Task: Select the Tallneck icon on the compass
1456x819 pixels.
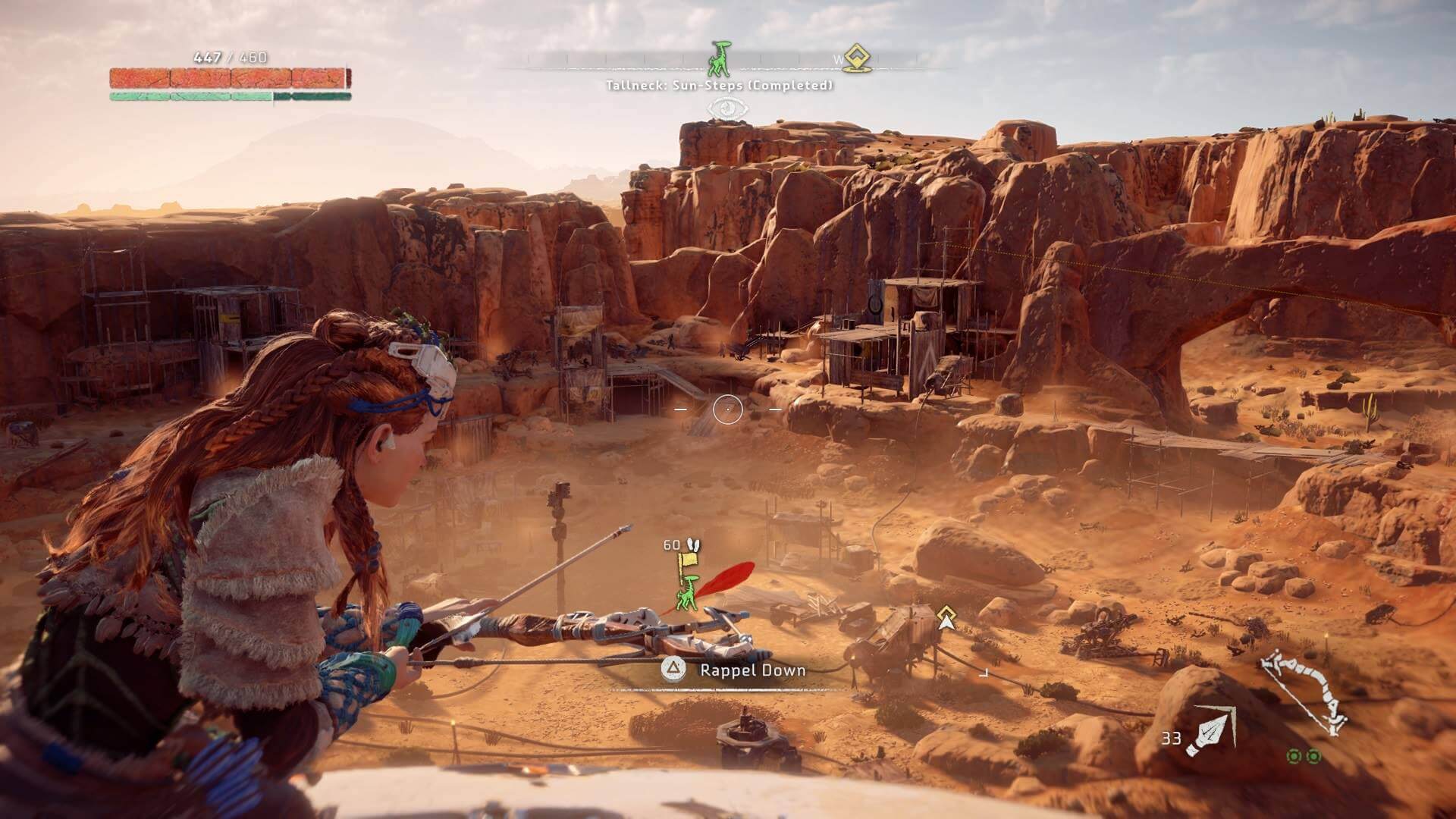Action: 719,58
